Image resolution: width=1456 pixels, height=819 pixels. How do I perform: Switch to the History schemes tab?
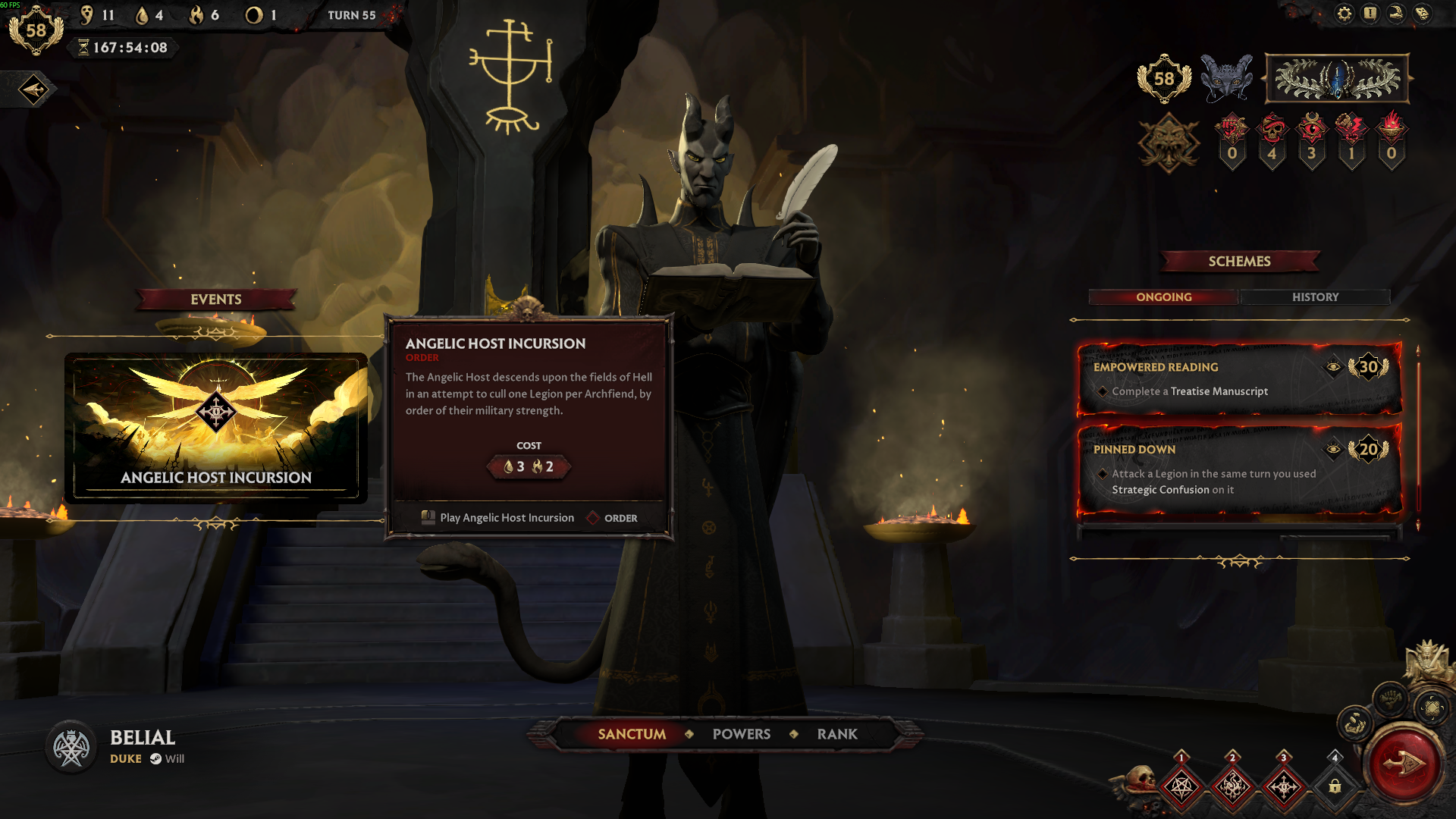(1315, 297)
